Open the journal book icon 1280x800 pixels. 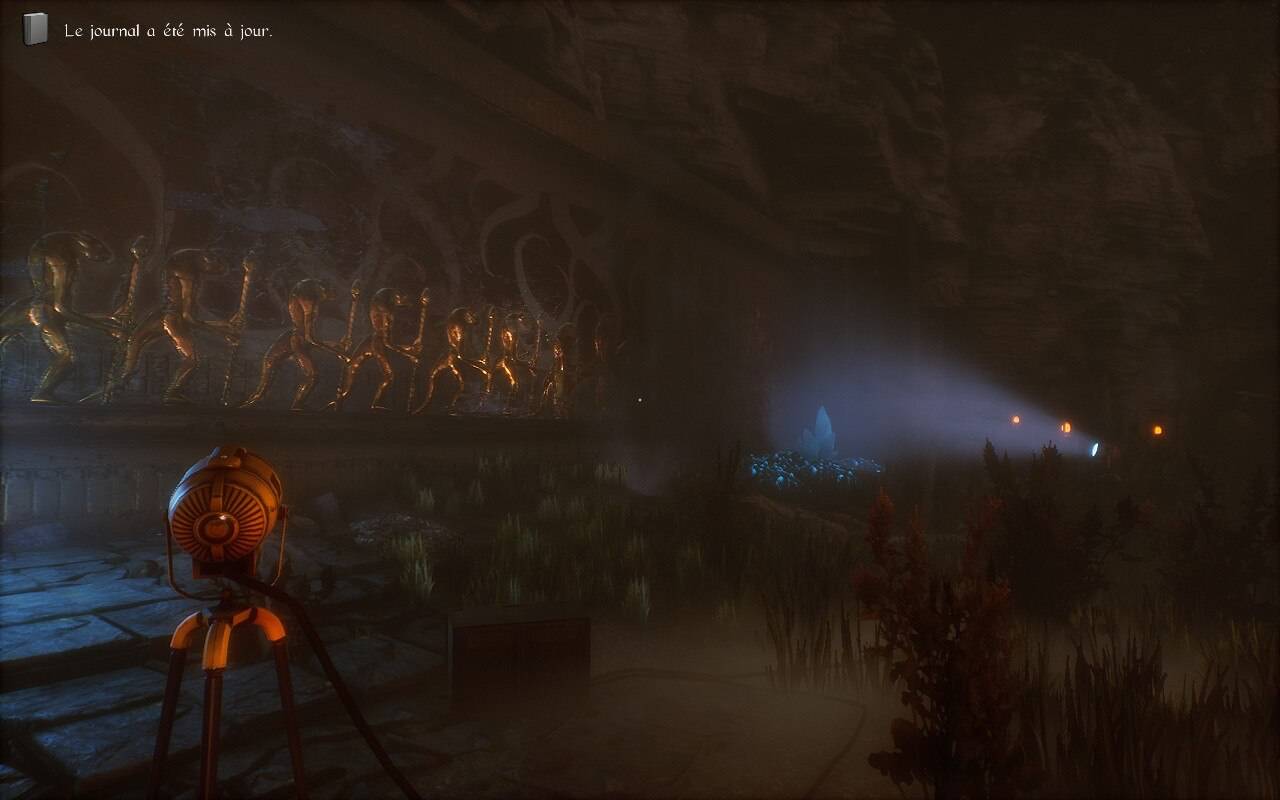tap(35, 30)
